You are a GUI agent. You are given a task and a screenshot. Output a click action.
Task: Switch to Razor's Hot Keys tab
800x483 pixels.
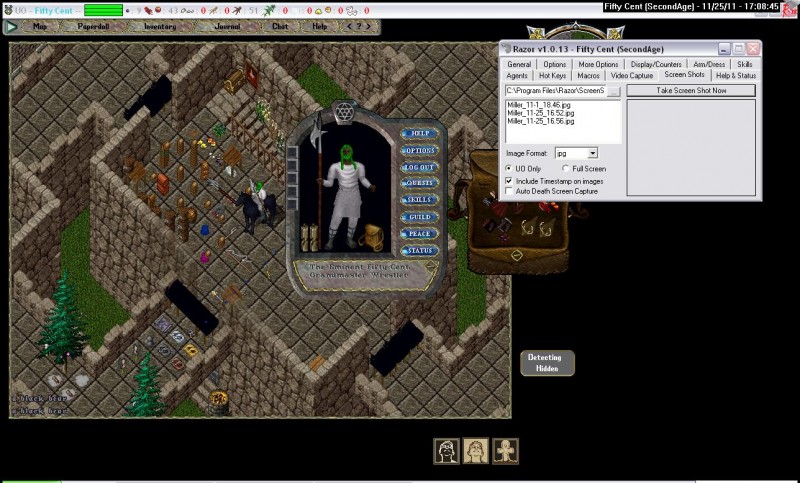pos(552,75)
